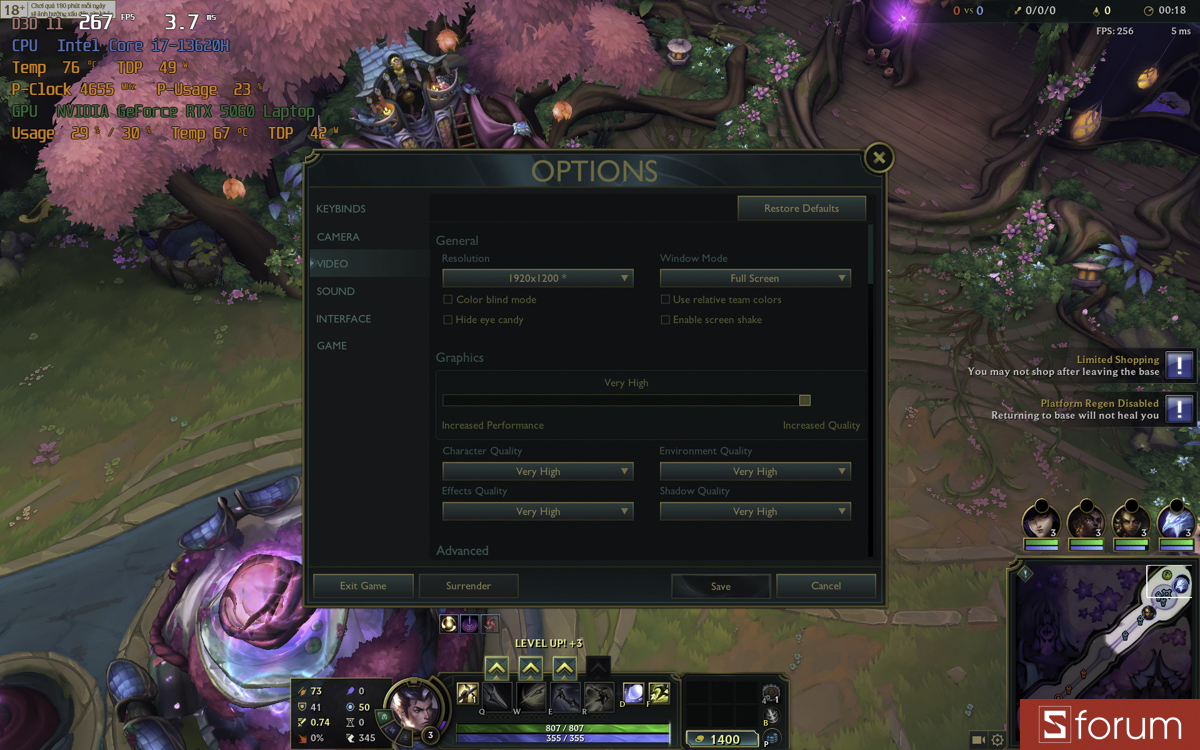Open the Window Mode dropdown
The width and height of the screenshot is (1200, 750).
(x=755, y=278)
